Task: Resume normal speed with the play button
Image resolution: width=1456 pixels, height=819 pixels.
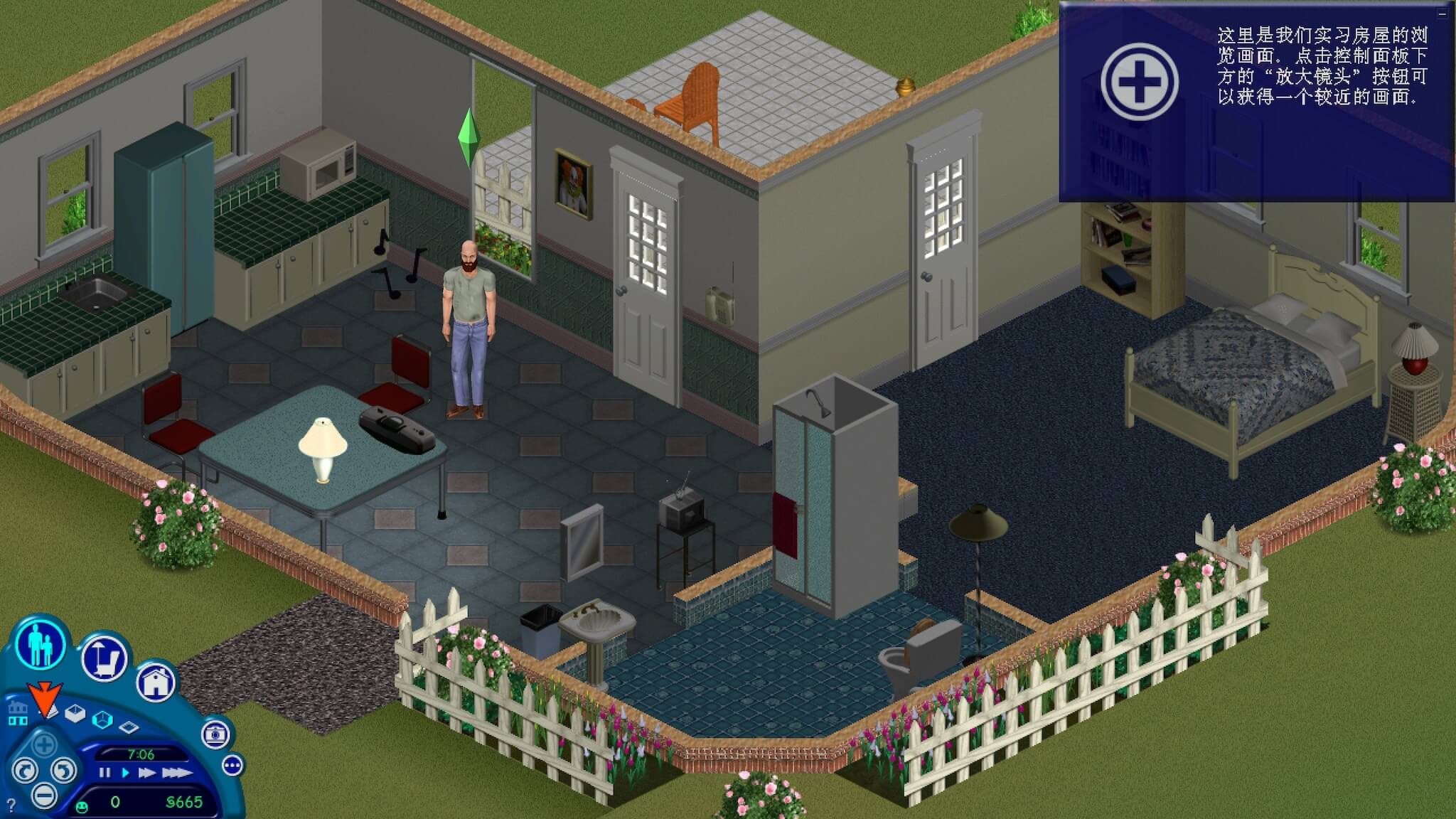Action: 125,772
